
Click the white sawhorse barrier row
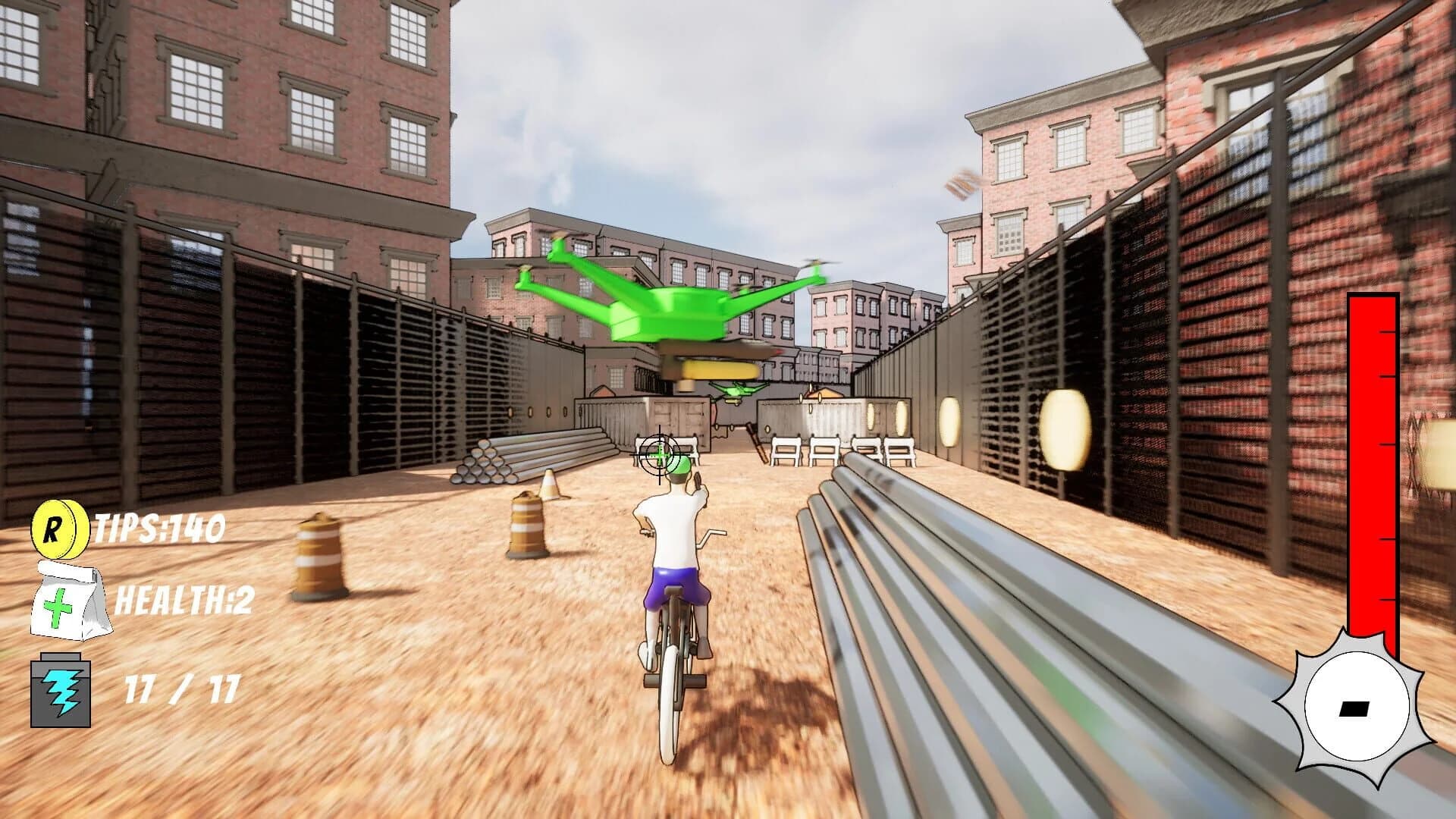click(827, 450)
